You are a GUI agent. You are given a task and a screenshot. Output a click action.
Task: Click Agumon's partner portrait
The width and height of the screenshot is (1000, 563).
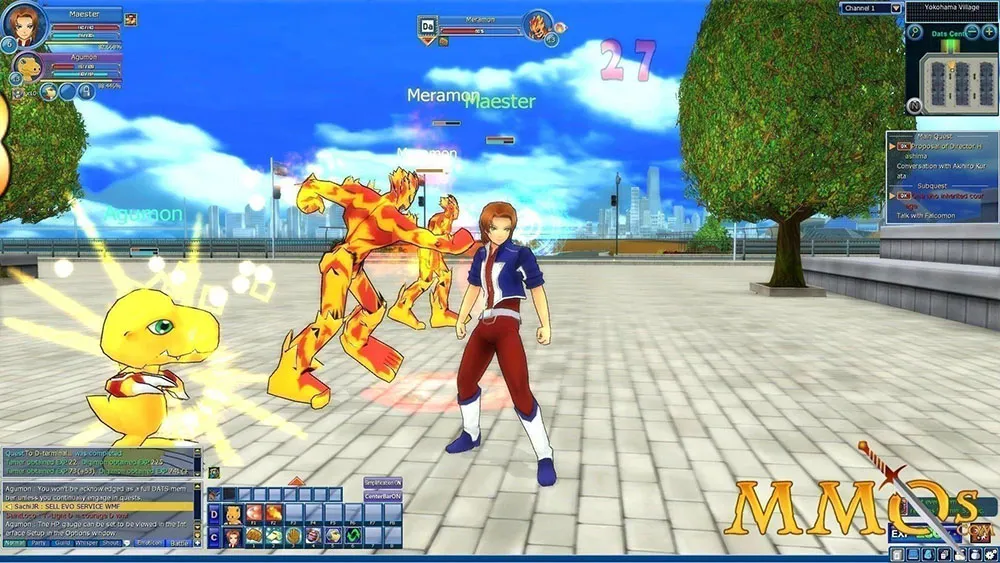[x=27, y=70]
